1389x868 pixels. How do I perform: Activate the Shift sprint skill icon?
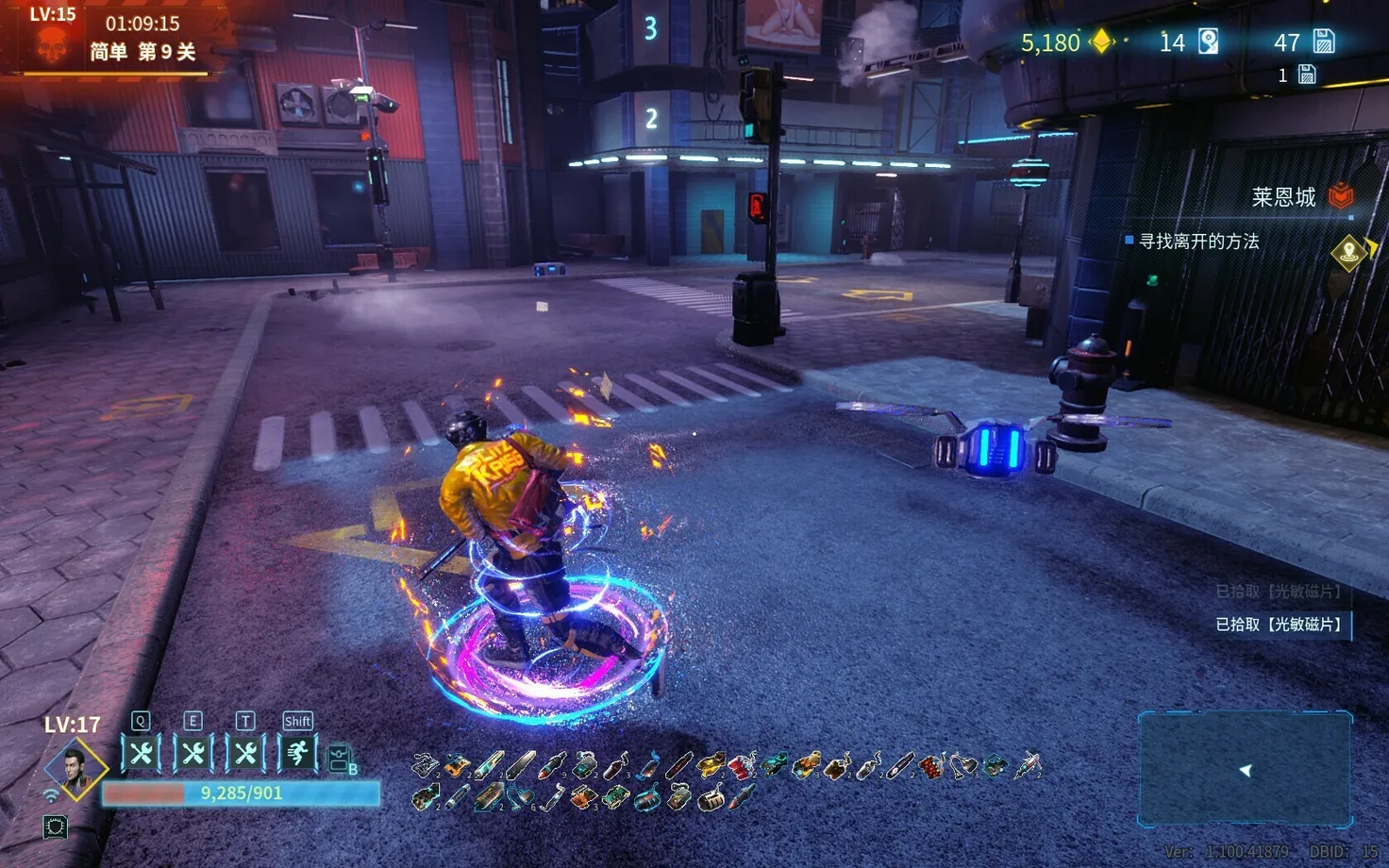pos(297,753)
